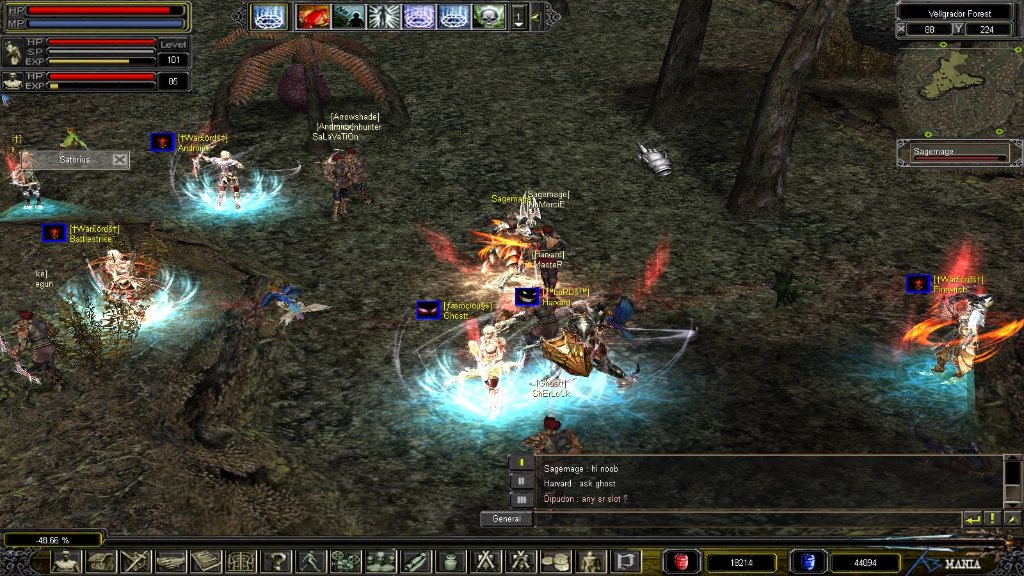Screen dimensions: 1024x576
Task: Switch to chat tab III
Action: [521, 499]
